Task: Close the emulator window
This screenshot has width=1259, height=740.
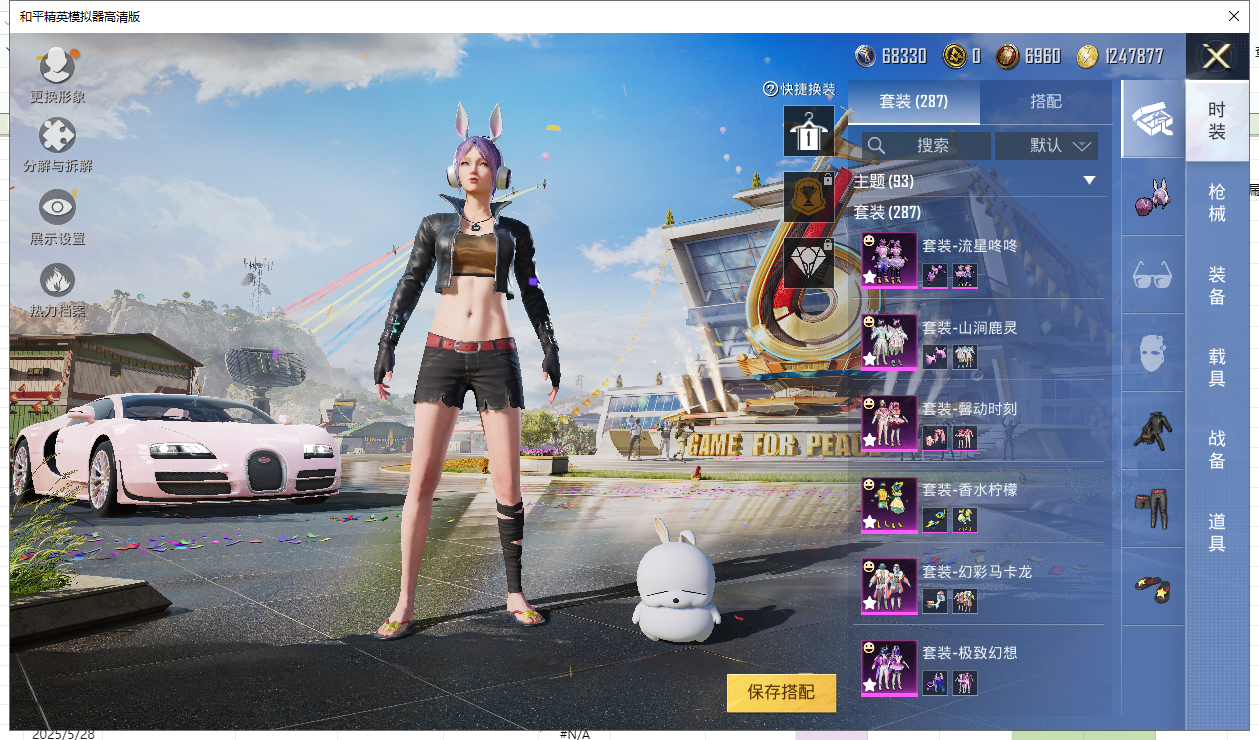Action: (1233, 16)
